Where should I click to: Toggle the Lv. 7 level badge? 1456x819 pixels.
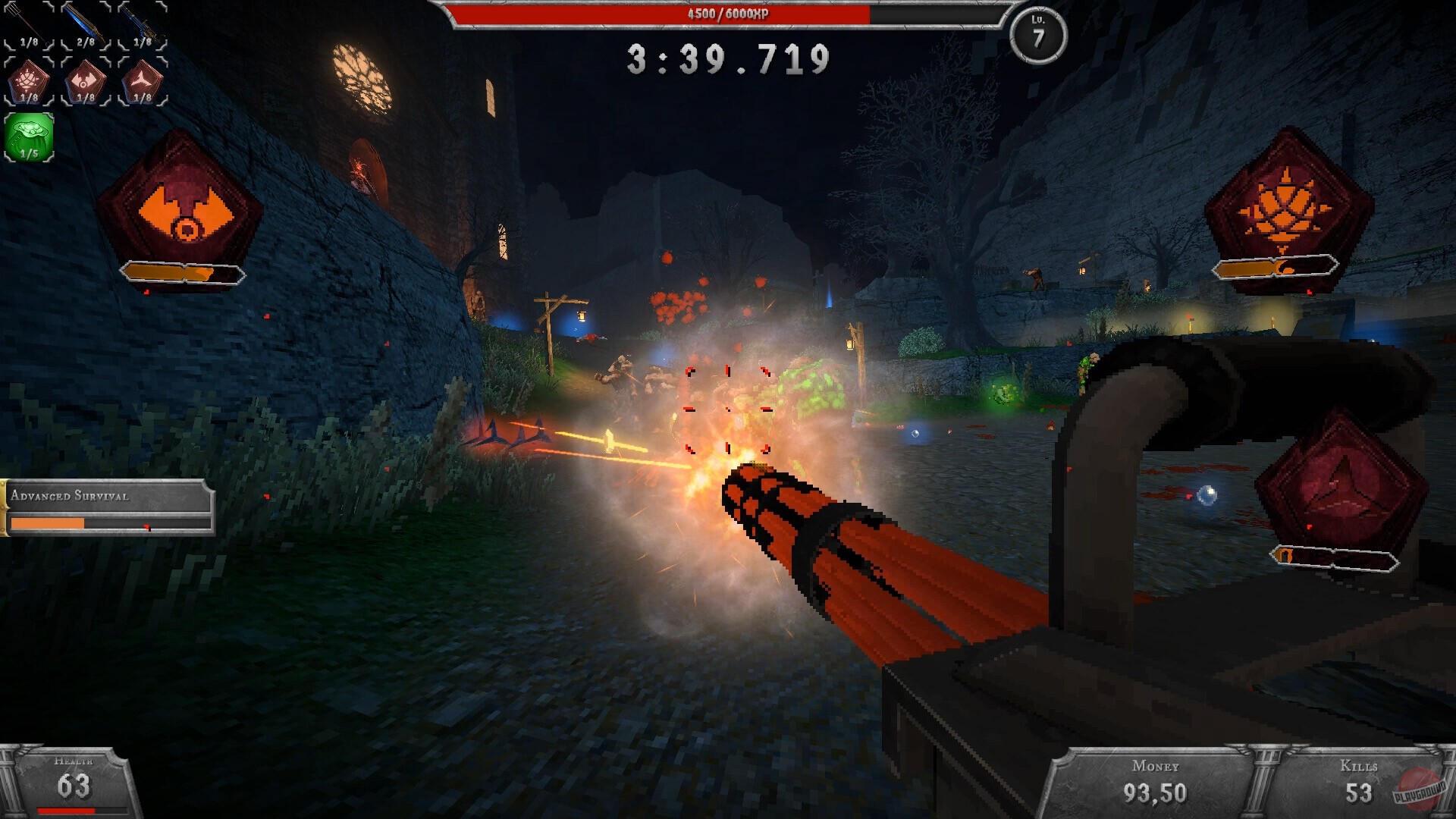(x=1040, y=34)
